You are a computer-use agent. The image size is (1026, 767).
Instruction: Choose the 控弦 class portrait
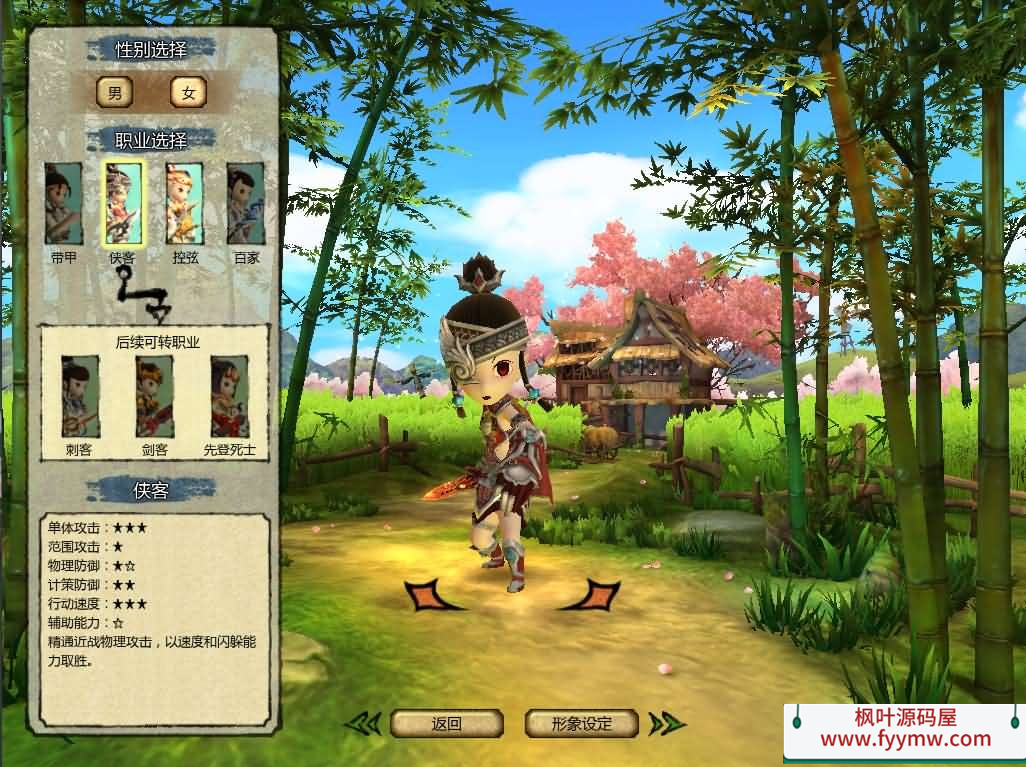(184, 204)
